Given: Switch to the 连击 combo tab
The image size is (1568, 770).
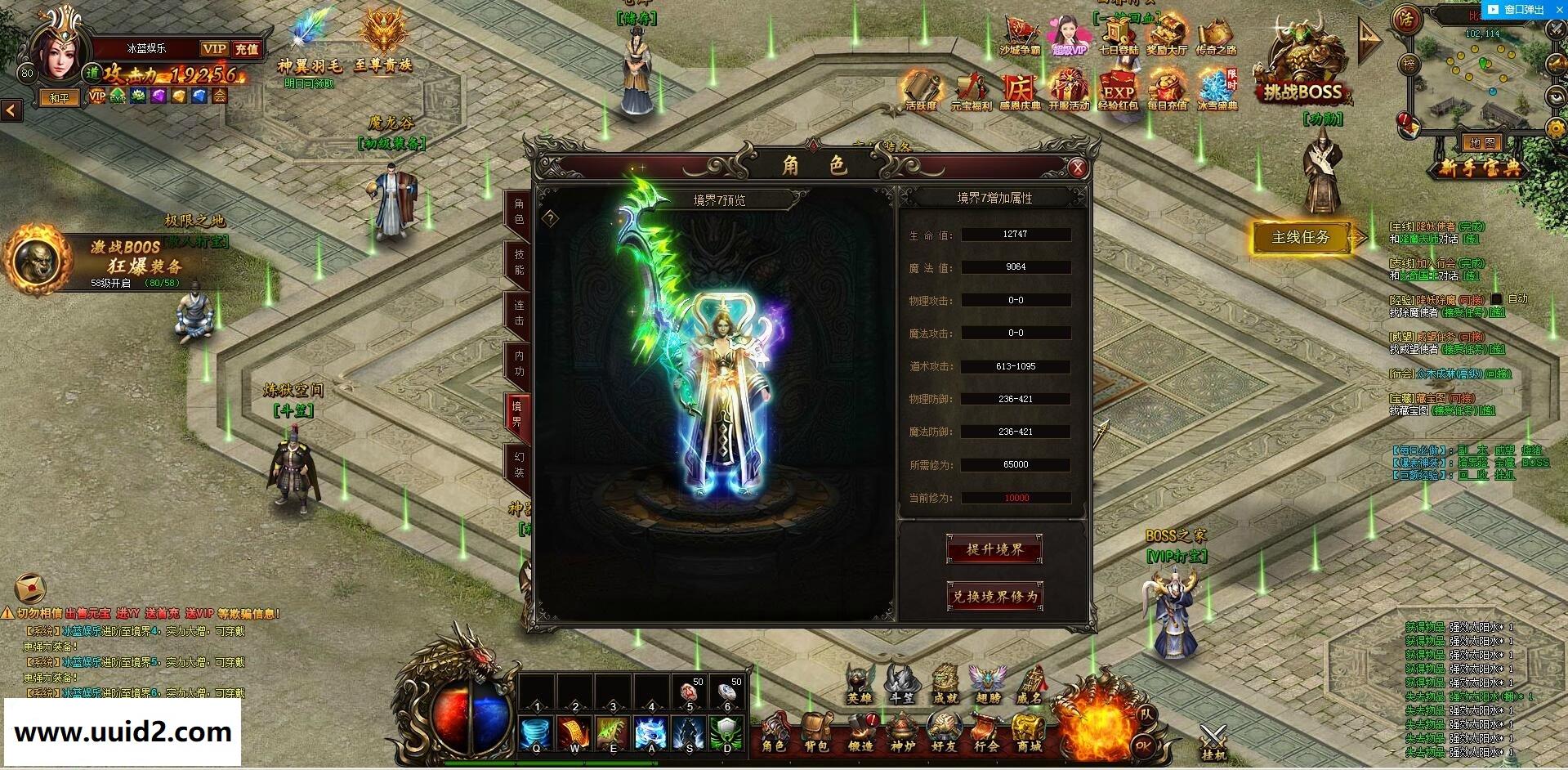Looking at the screenshot, I should point(519,312).
